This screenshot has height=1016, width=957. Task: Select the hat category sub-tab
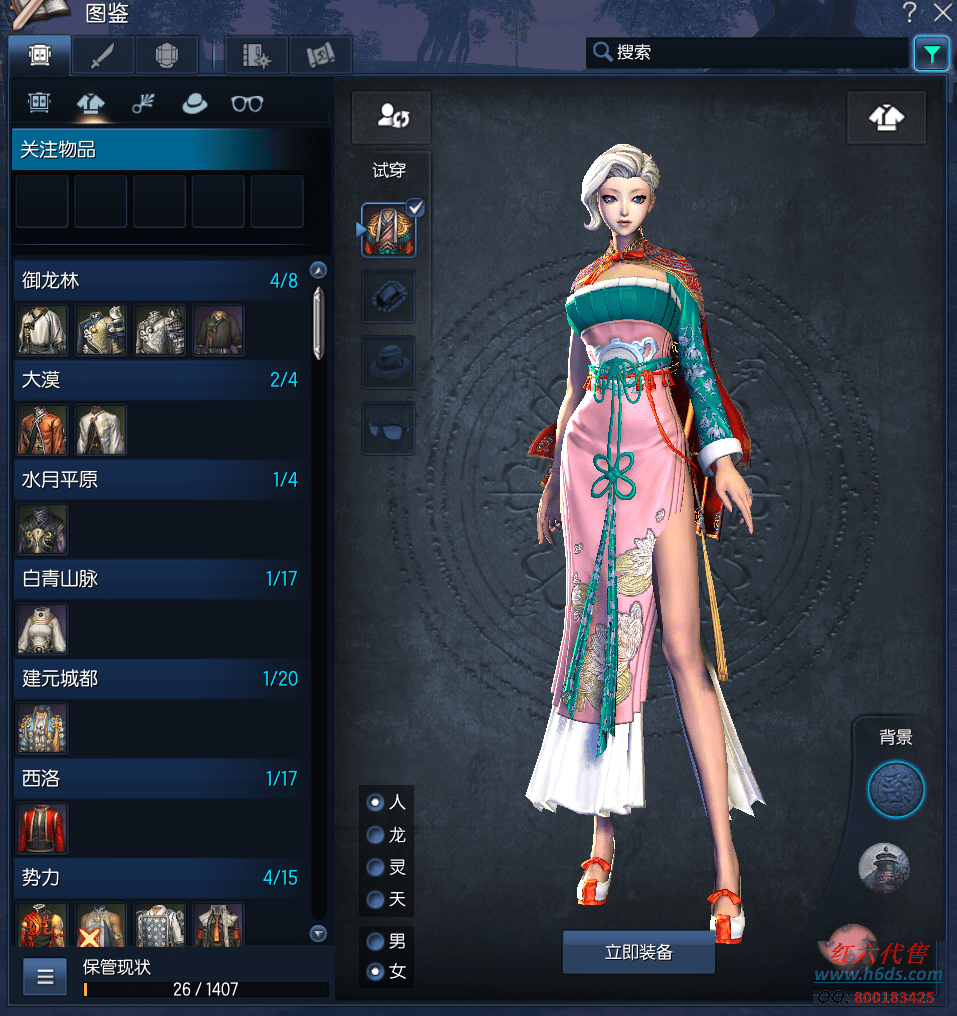click(x=194, y=103)
